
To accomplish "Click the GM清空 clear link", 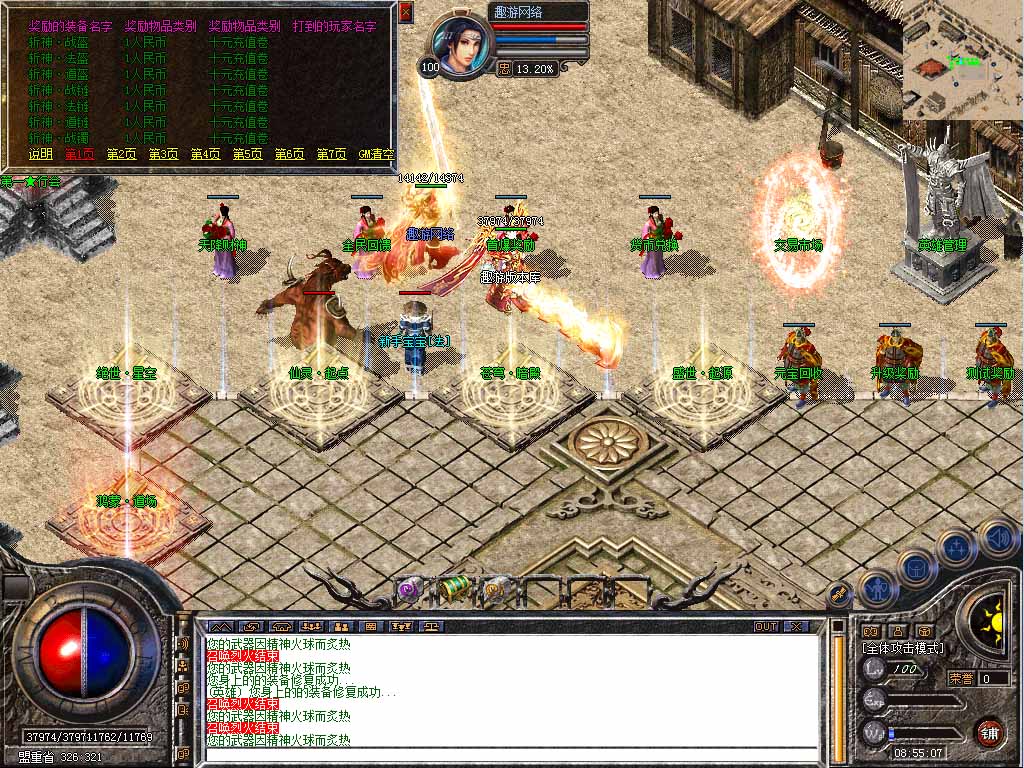I will (x=376, y=154).
